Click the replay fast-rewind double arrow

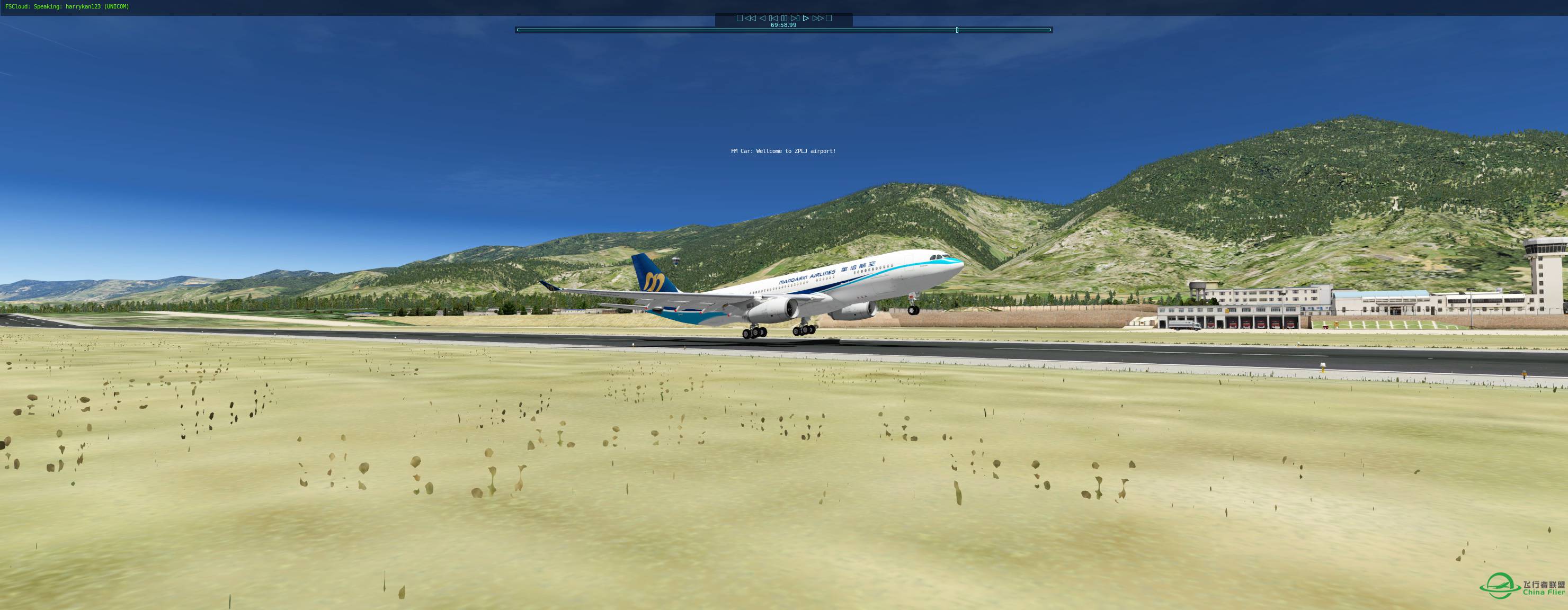pyautogui.click(x=751, y=18)
